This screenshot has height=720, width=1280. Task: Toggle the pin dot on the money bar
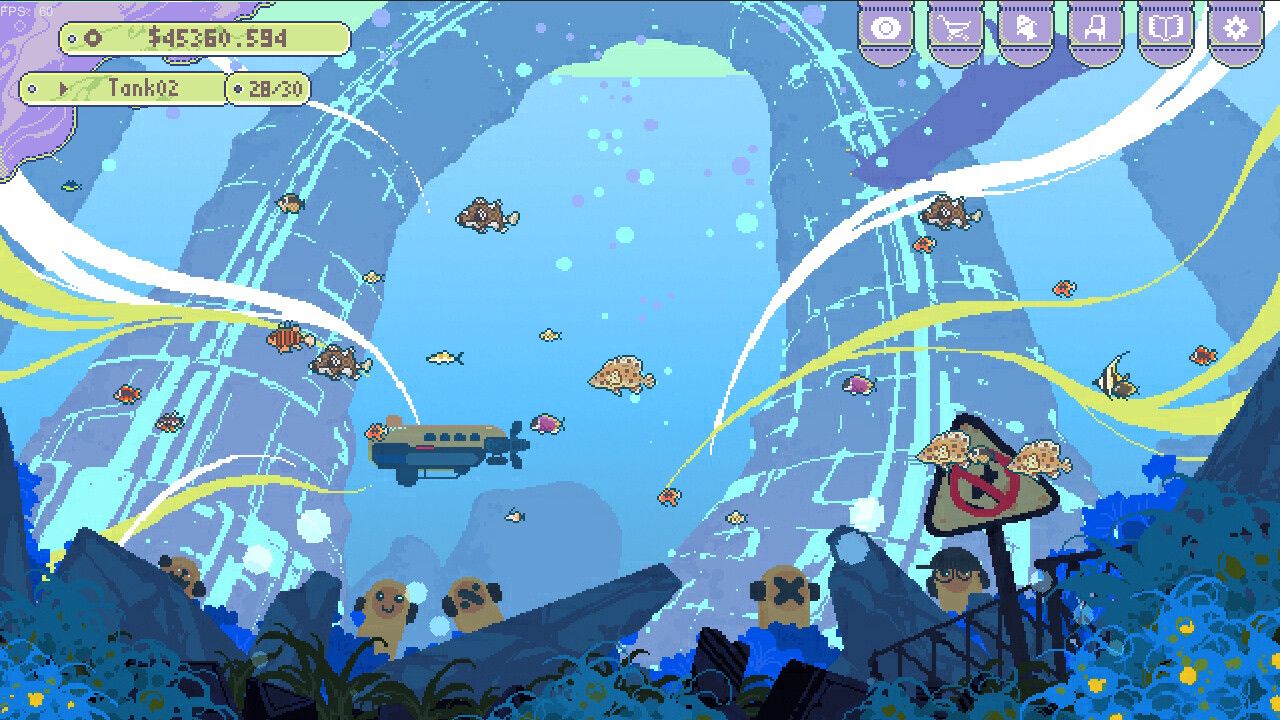tap(72, 38)
